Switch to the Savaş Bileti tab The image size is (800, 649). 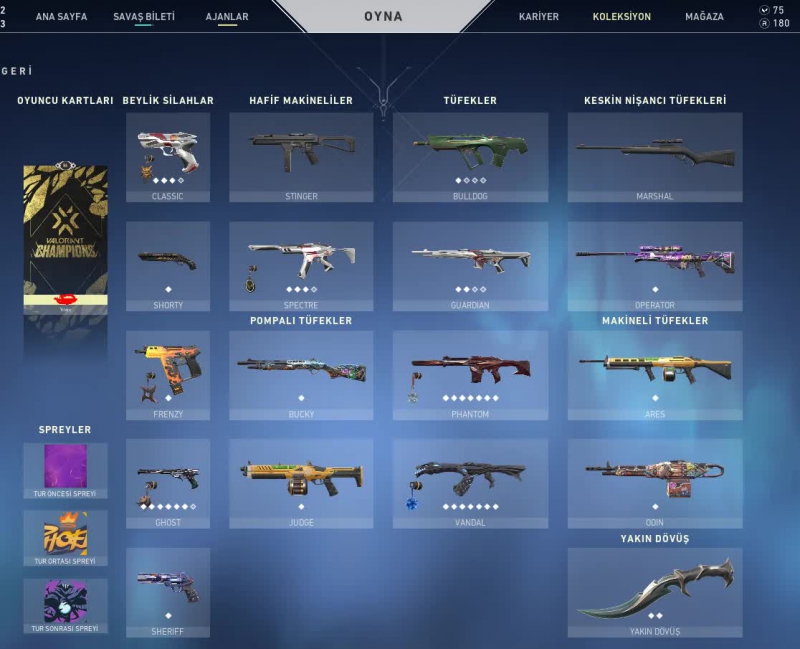tap(144, 17)
